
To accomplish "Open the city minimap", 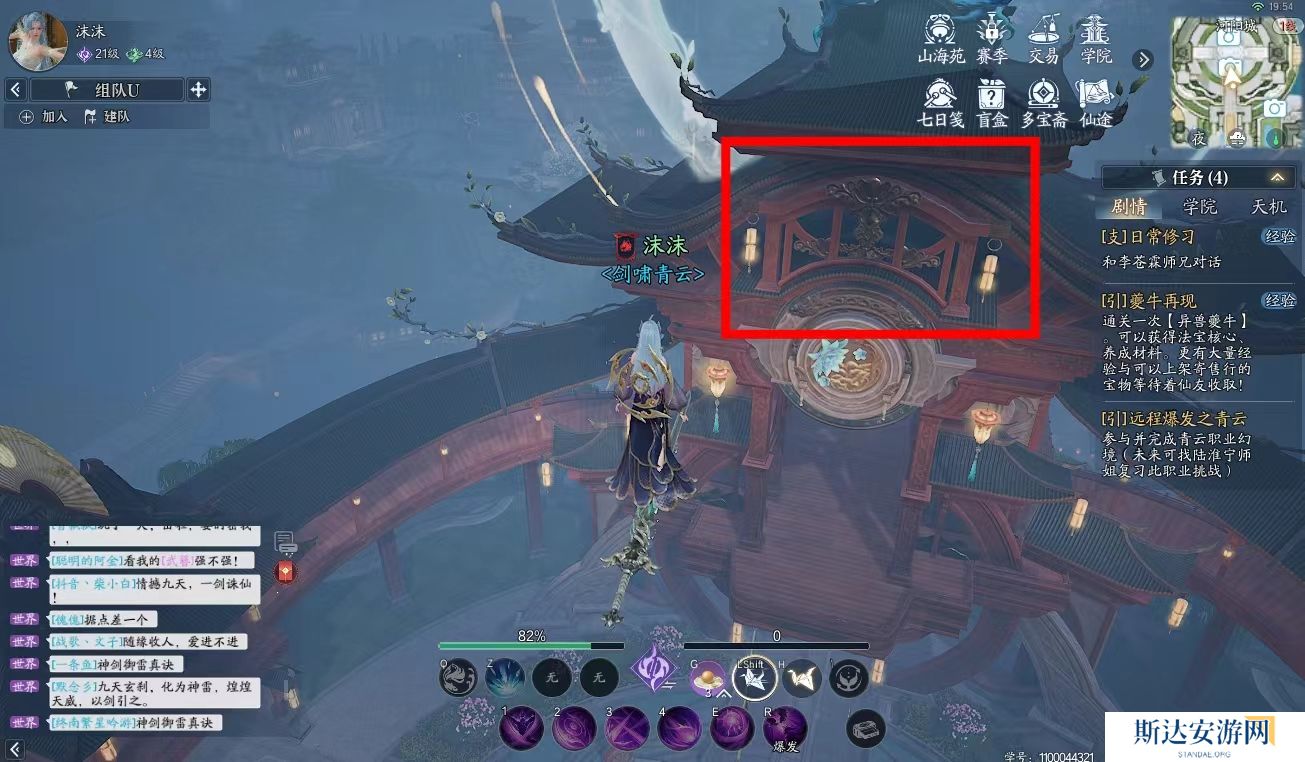I will [x=1231, y=80].
